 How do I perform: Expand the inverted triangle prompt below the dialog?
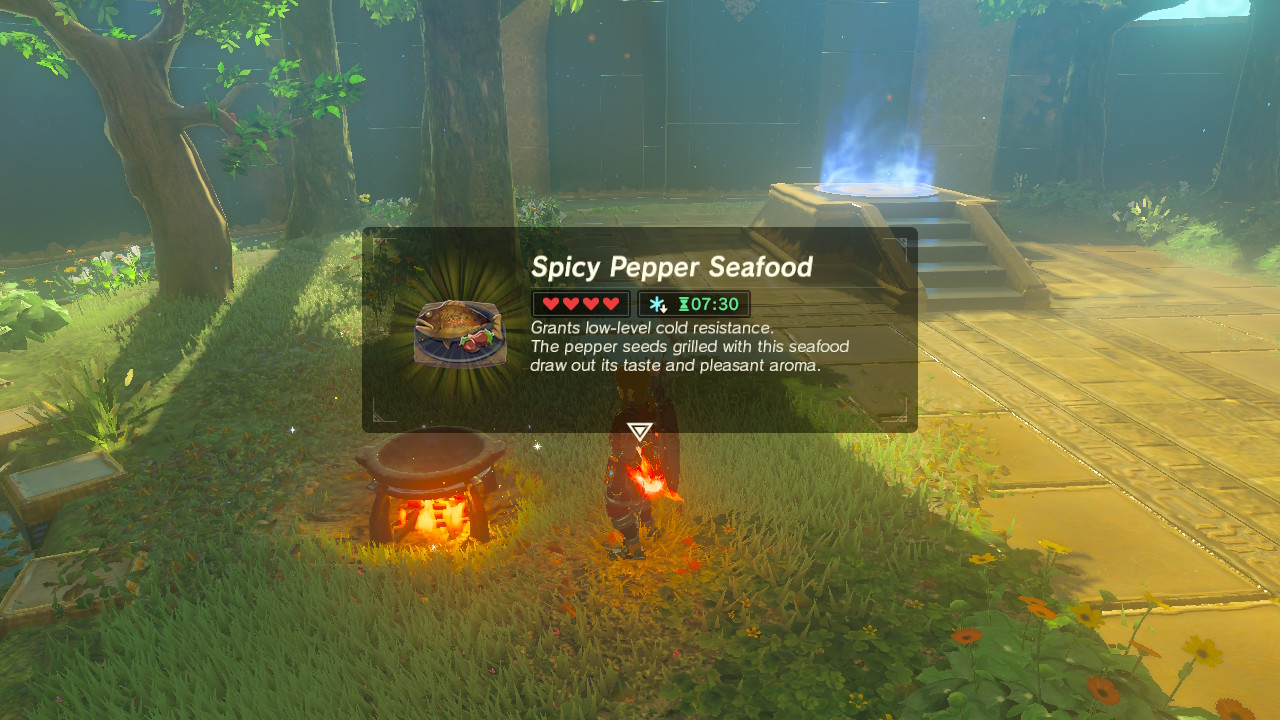[640, 430]
